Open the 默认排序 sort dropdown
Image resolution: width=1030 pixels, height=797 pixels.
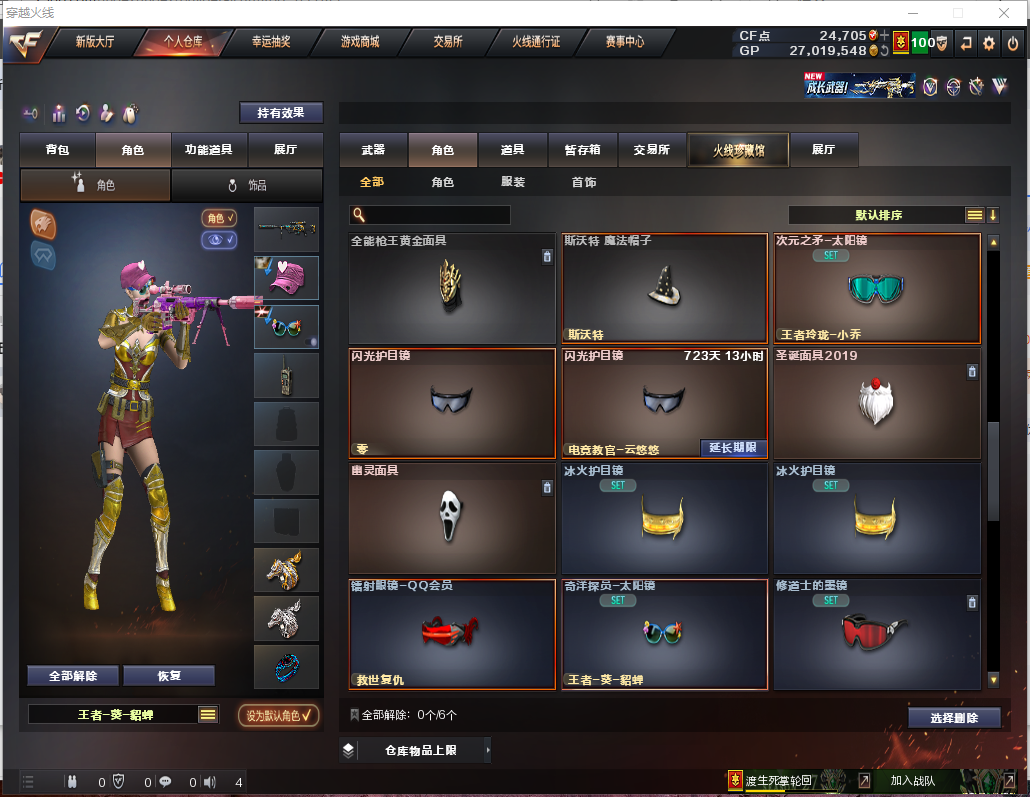[x=879, y=215]
